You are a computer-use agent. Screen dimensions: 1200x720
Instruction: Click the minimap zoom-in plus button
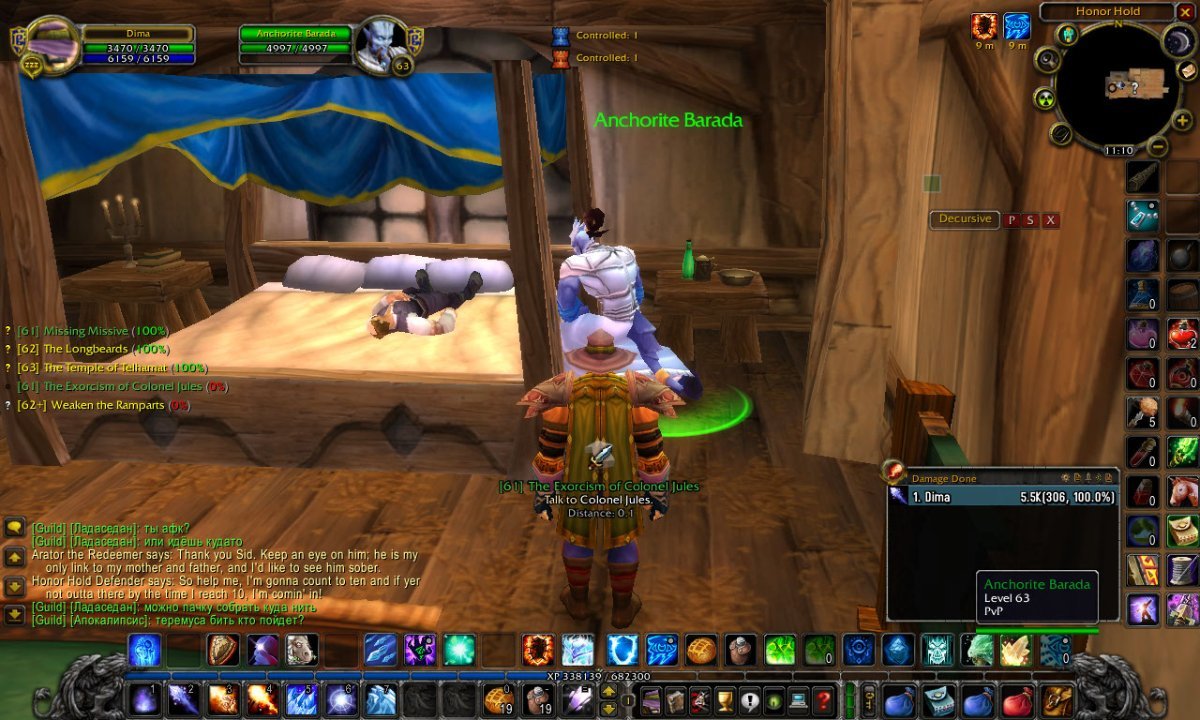click(x=1182, y=120)
